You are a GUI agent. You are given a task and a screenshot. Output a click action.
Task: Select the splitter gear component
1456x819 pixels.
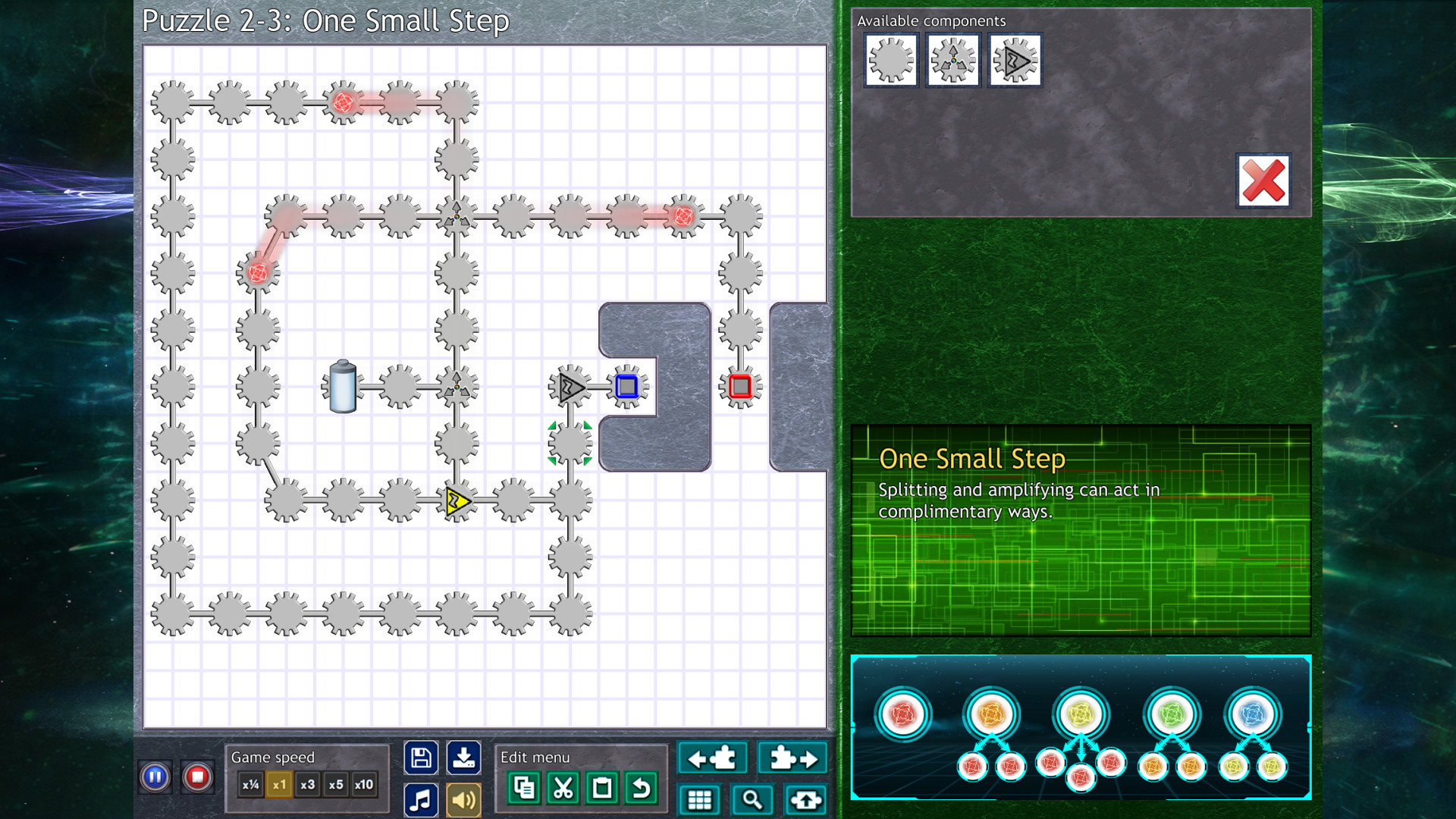coord(952,60)
